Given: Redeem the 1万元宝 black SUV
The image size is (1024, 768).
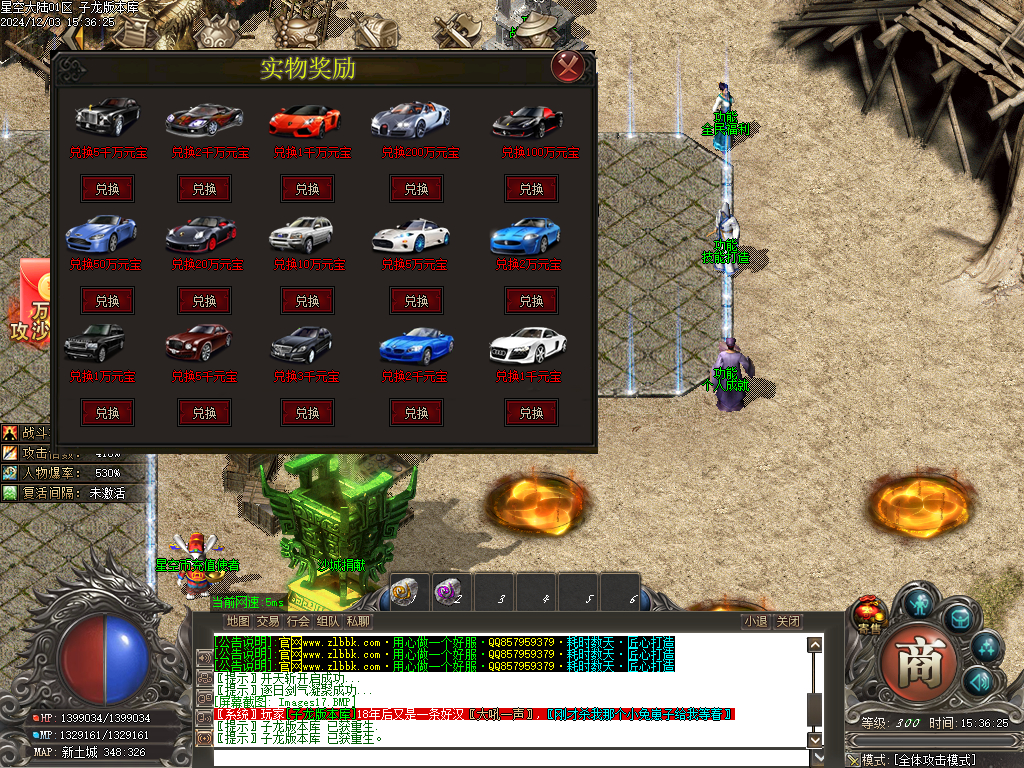Looking at the screenshot, I should coord(107,413).
